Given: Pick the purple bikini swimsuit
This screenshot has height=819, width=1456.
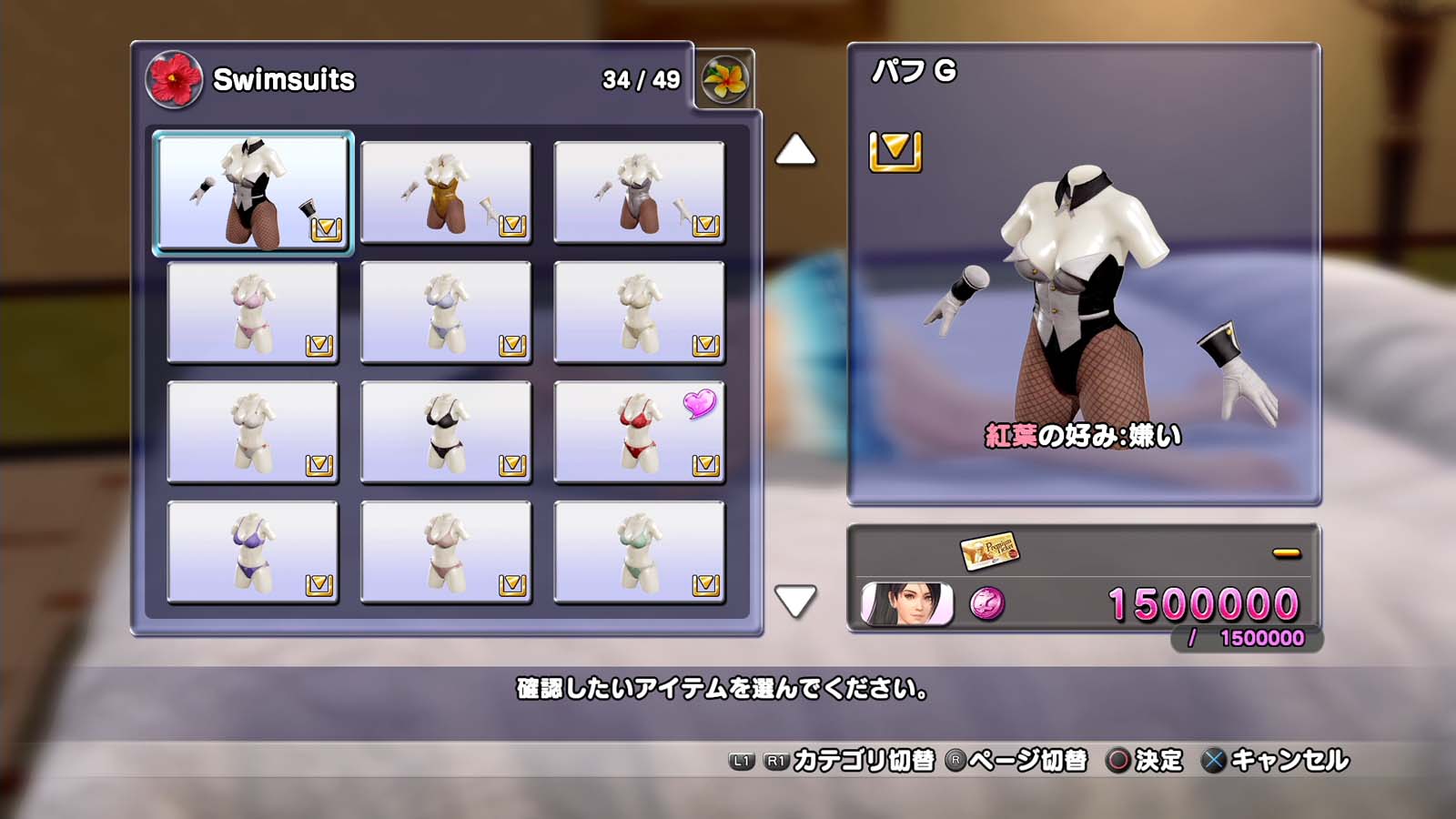Looking at the screenshot, I should tap(253, 552).
